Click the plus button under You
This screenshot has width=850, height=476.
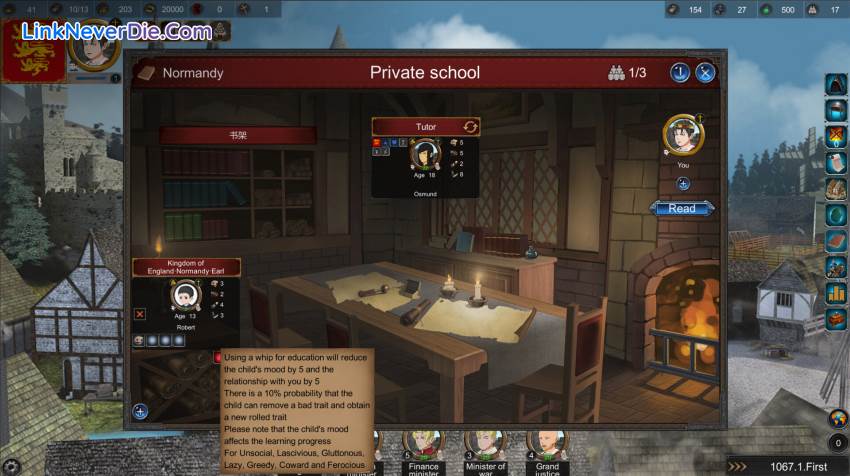click(x=683, y=183)
